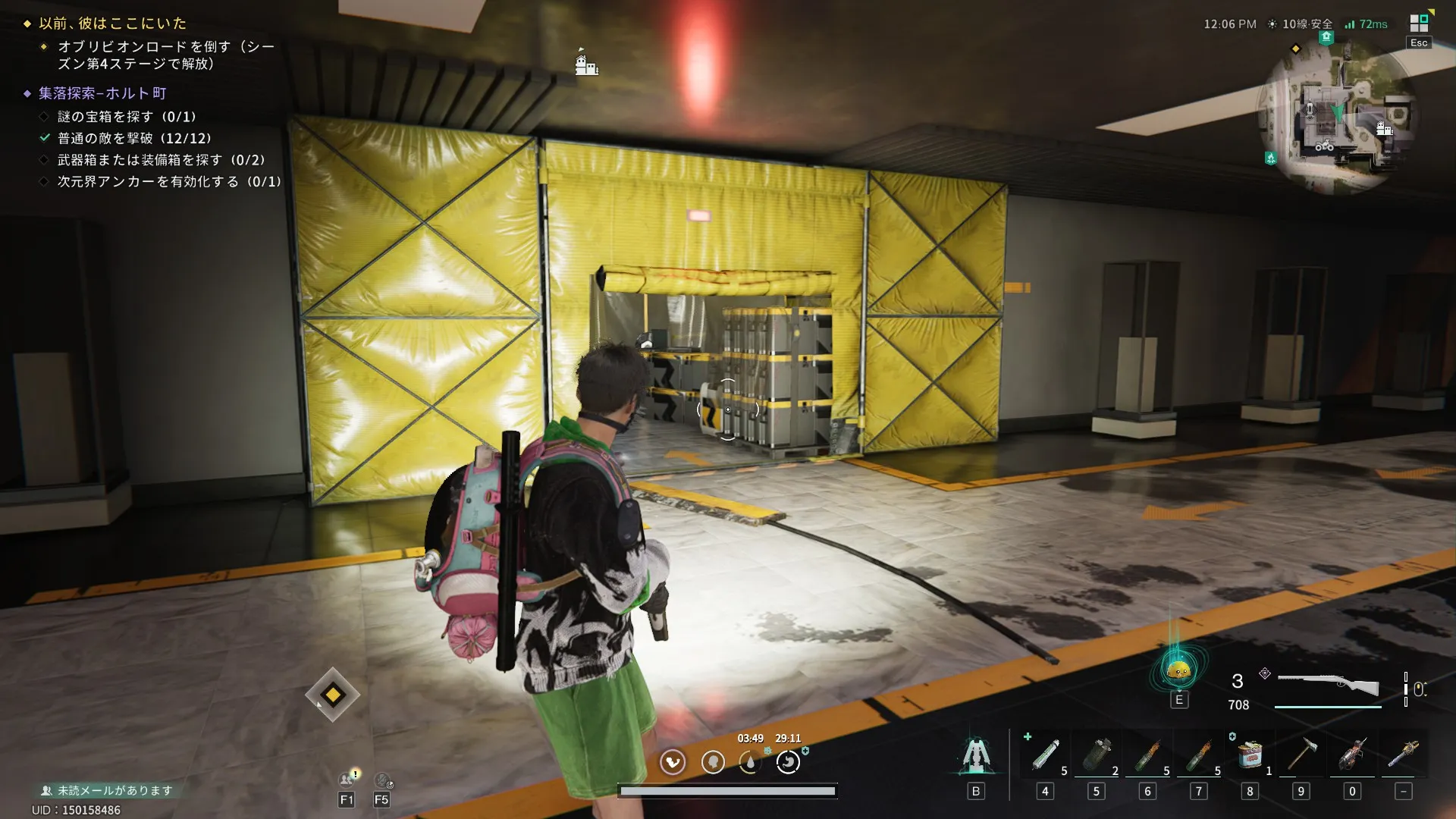Image resolution: width=1456 pixels, height=819 pixels.
Task: Click the motorcycle marker on the minimap
Action: pyautogui.click(x=1324, y=146)
